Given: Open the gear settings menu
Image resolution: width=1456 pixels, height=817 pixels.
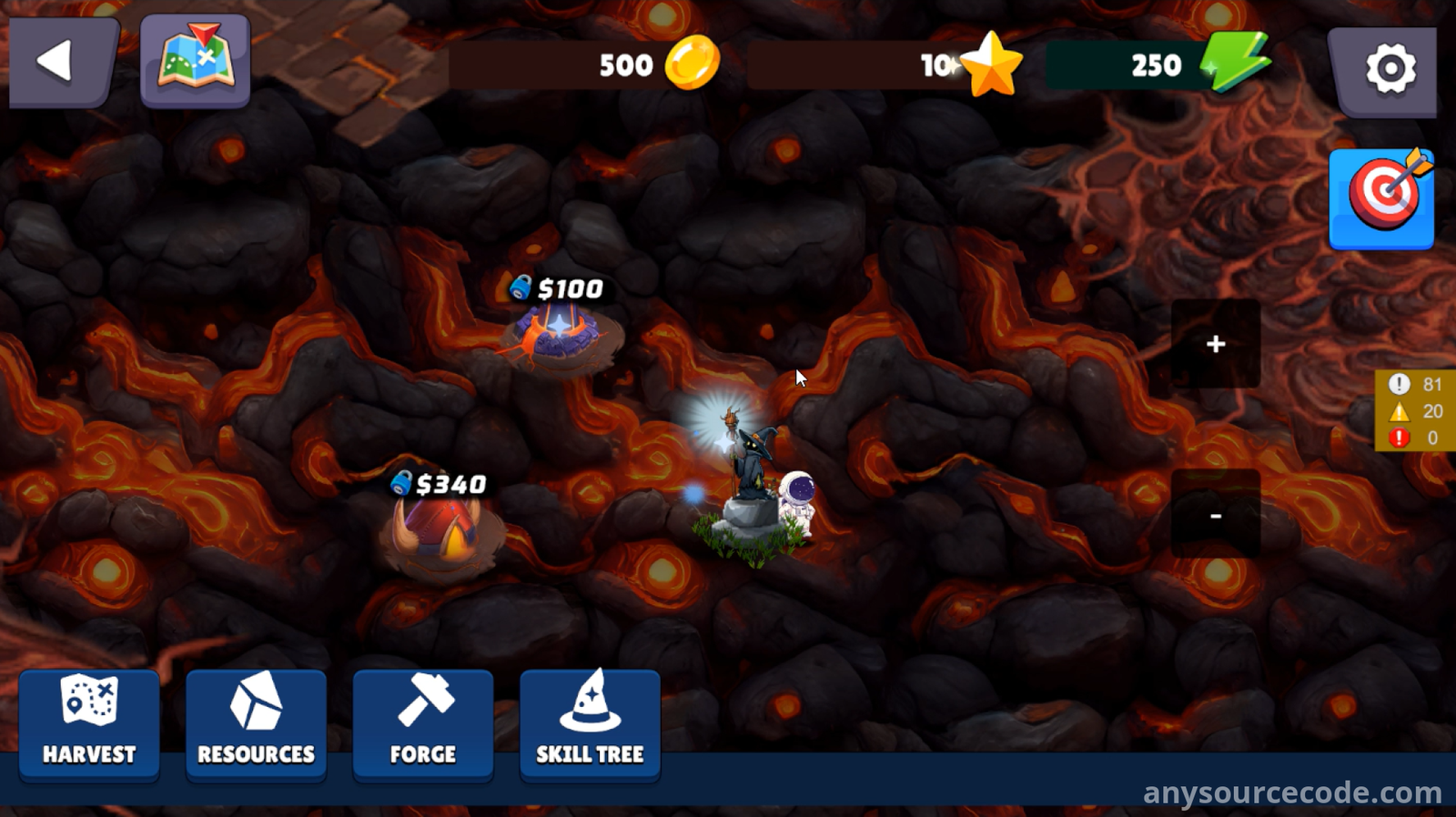Looking at the screenshot, I should click(x=1387, y=69).
